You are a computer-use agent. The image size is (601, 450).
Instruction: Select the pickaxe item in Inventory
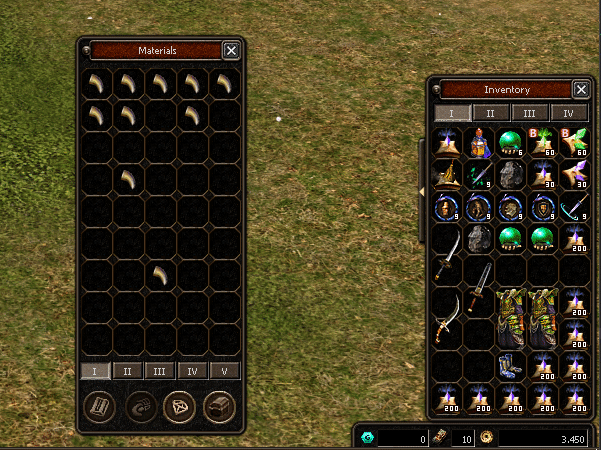pos(574,208)
